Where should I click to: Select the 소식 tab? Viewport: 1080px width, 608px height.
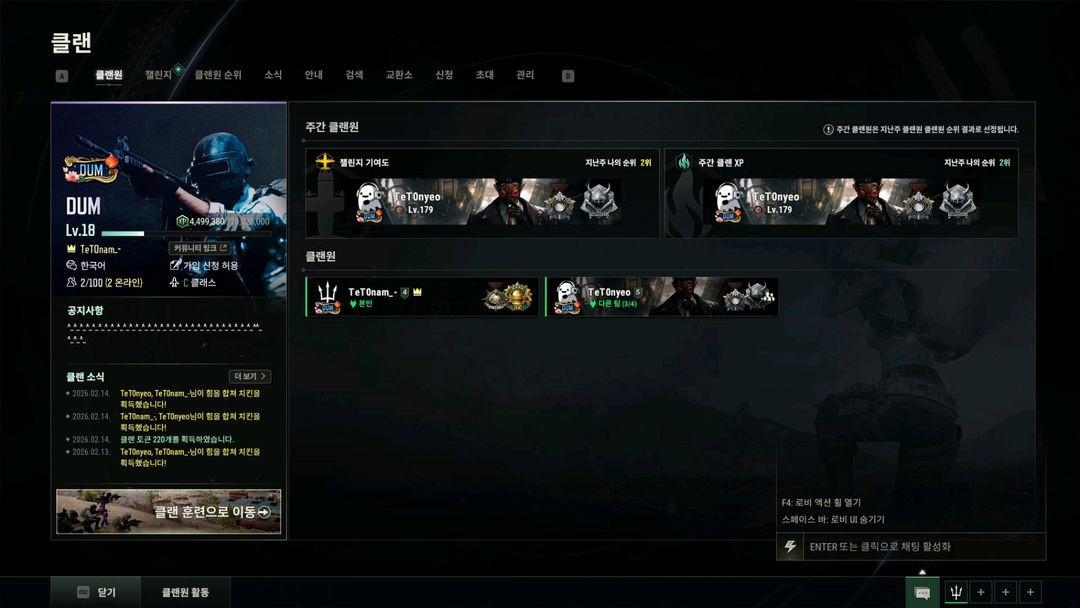click(x=273, y=75)
